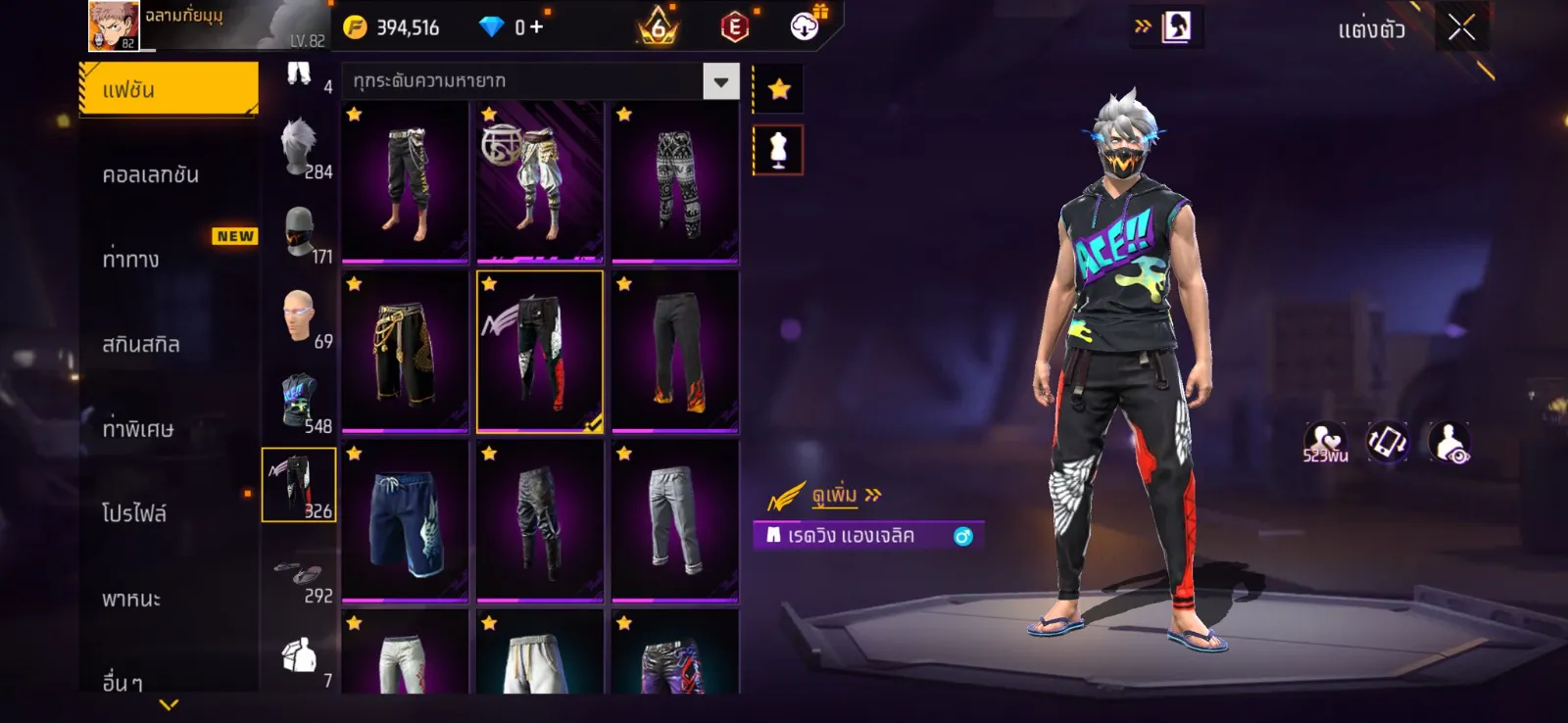Show favorites with the star filter button
Screen dimensions: 1568x723
click(779, 90)
